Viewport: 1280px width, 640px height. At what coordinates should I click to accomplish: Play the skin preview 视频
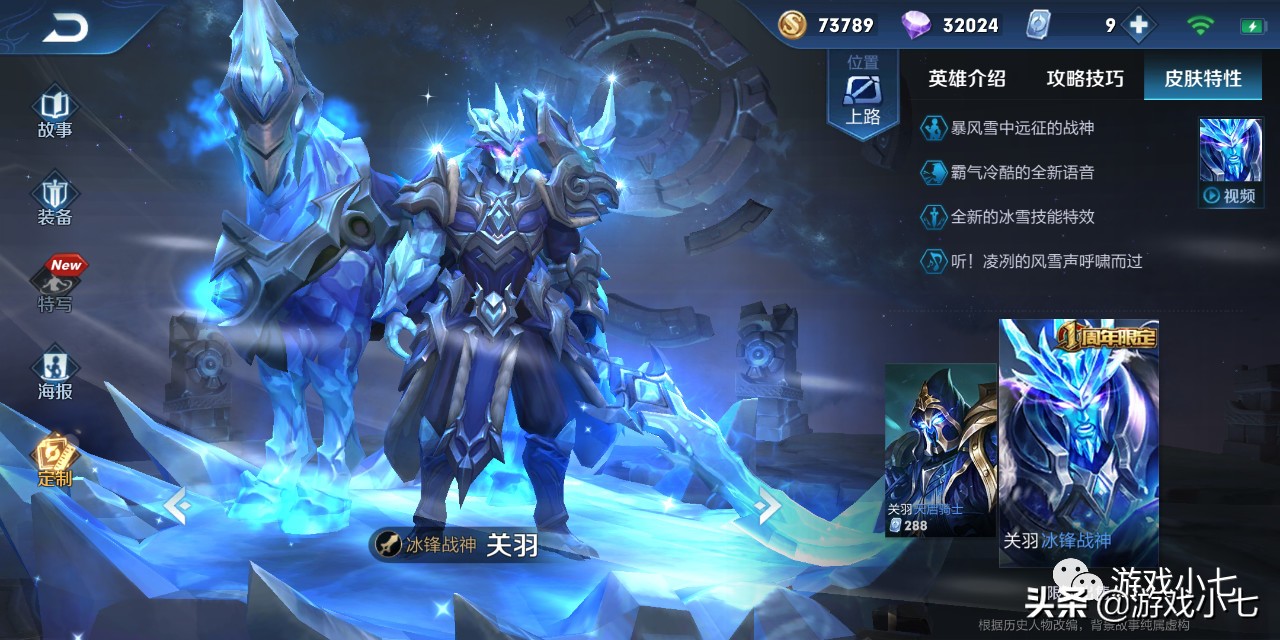pyautogui.click(x=1230, y=163)
